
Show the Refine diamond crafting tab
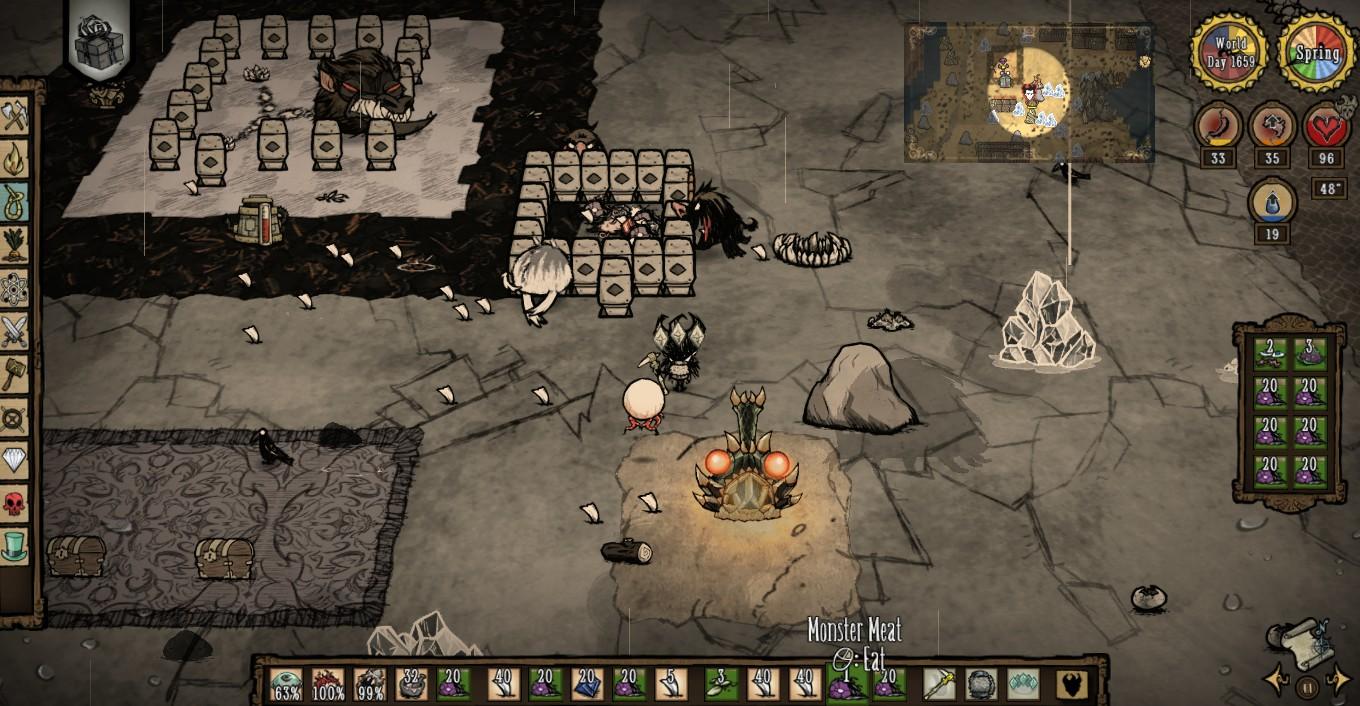coord(15,417)
